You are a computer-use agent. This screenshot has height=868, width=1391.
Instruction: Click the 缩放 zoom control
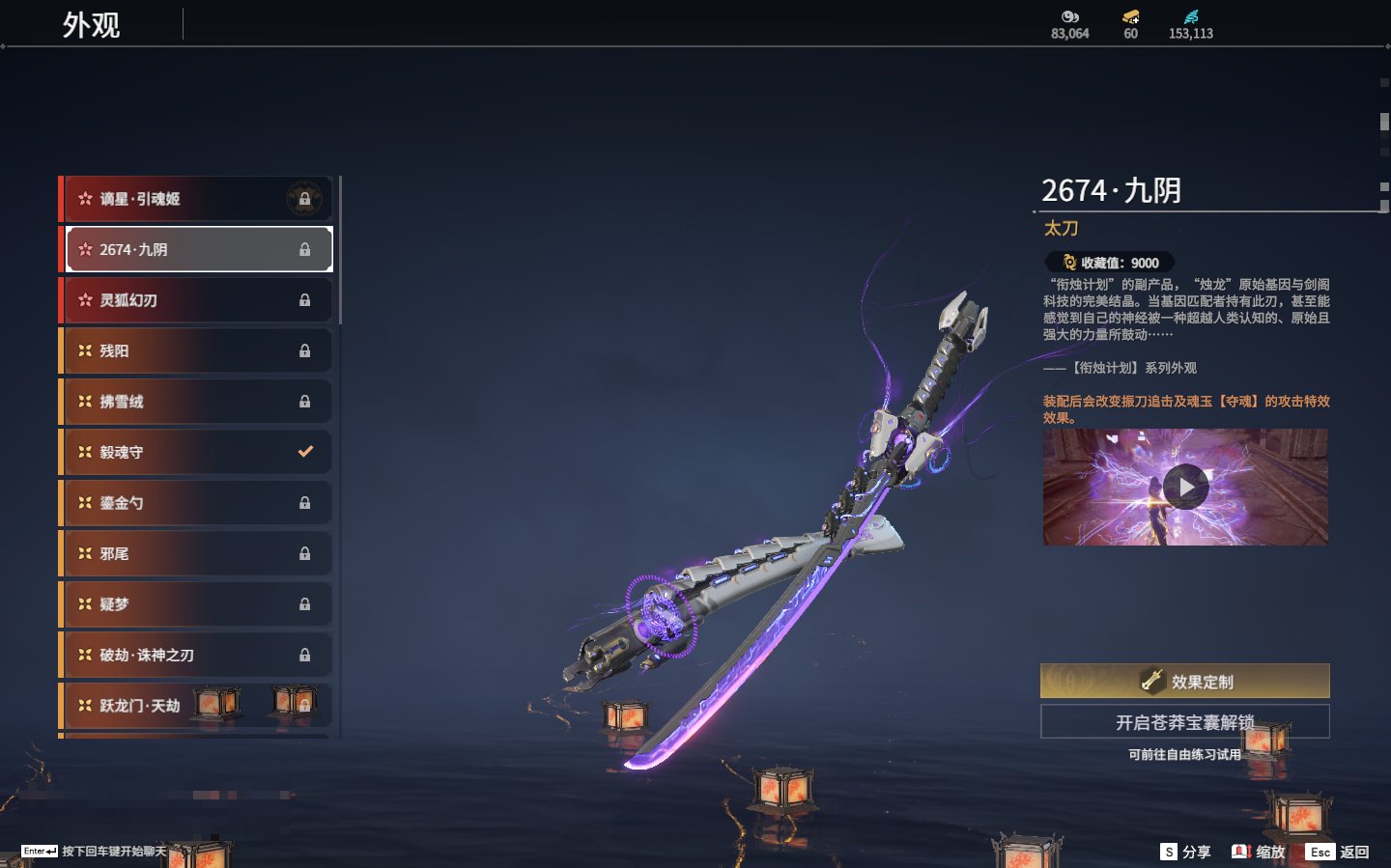tap(1259, 852)
